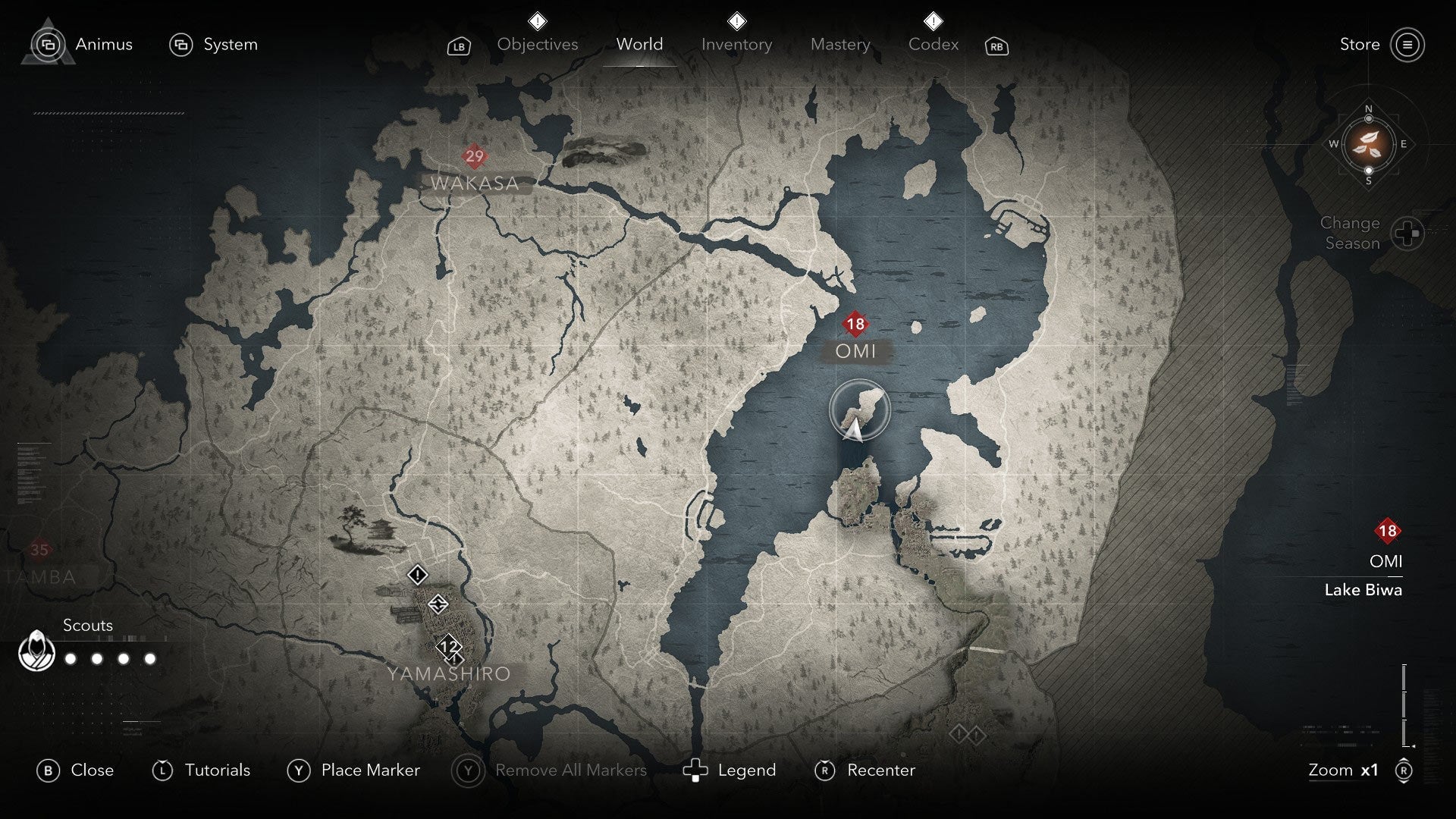Click the compass rose on the map
The height and width of the screenshot is (819, 1456).
pos(1368,146)
